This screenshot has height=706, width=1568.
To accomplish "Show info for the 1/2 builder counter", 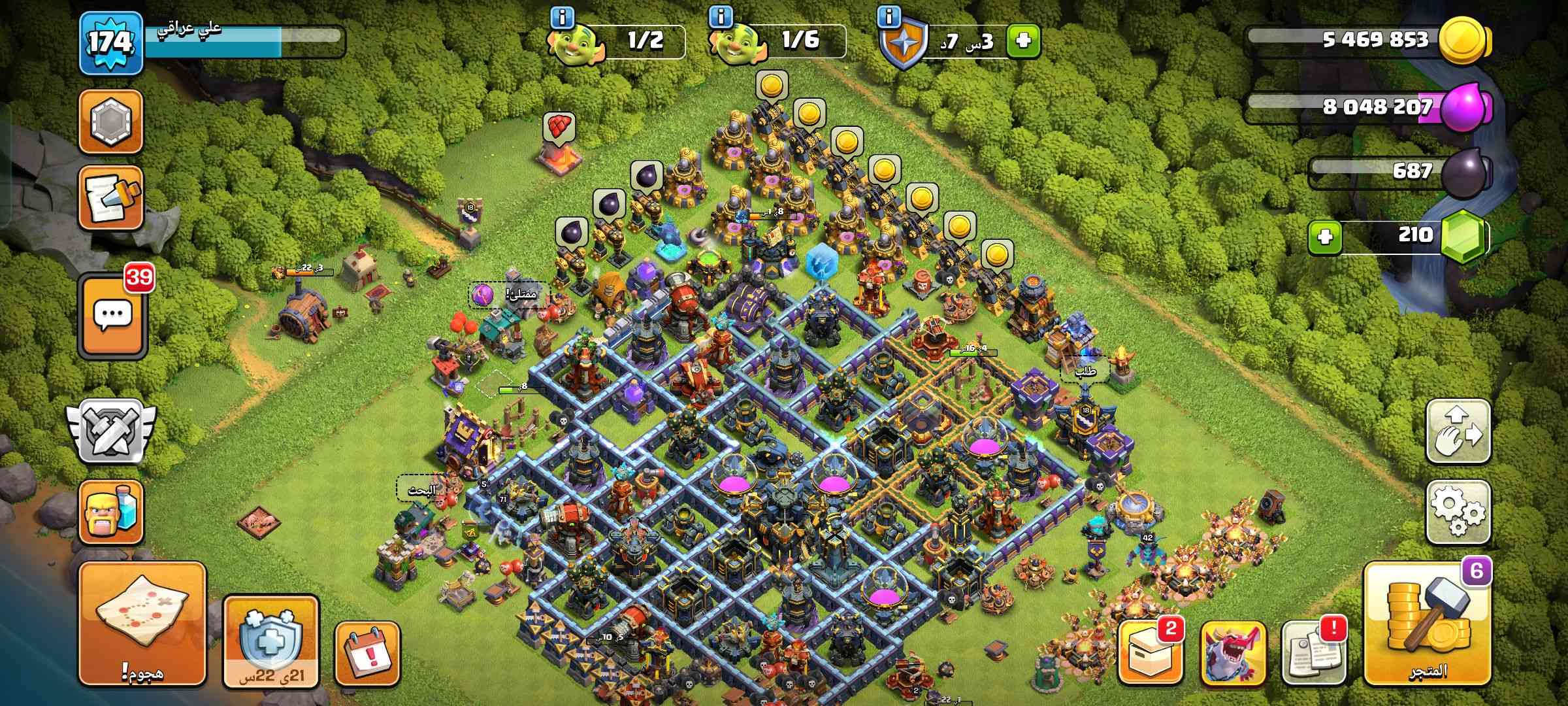I will [x=562, y=18].
